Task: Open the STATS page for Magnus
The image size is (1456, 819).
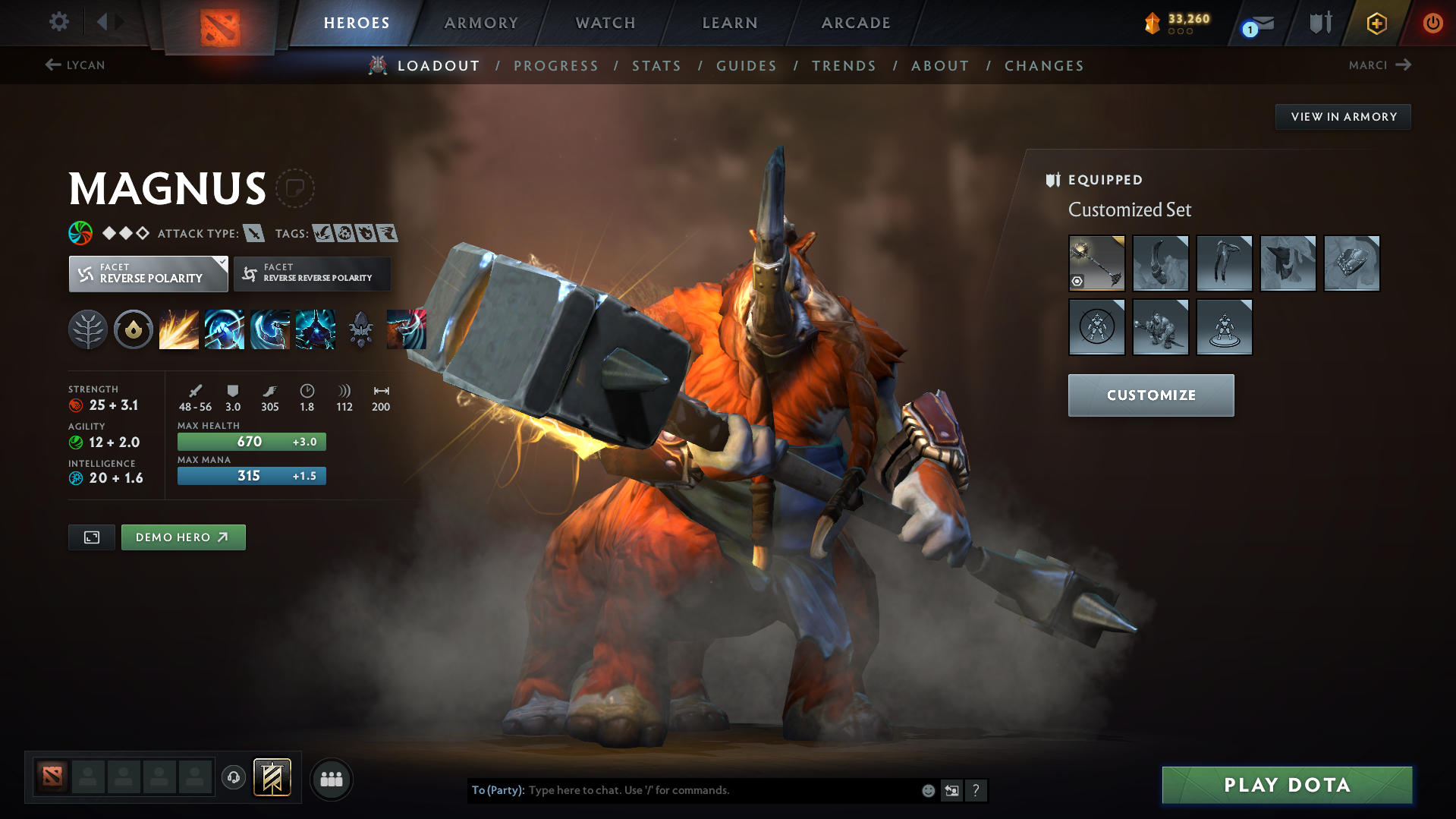Action: (656, 65)
